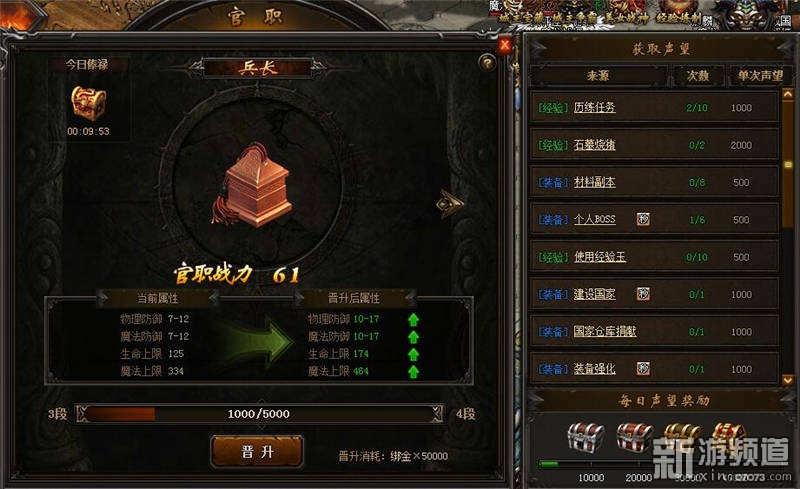
Task: Claim the 10000 prestige reward chest
Action: (x=586, y=437)
